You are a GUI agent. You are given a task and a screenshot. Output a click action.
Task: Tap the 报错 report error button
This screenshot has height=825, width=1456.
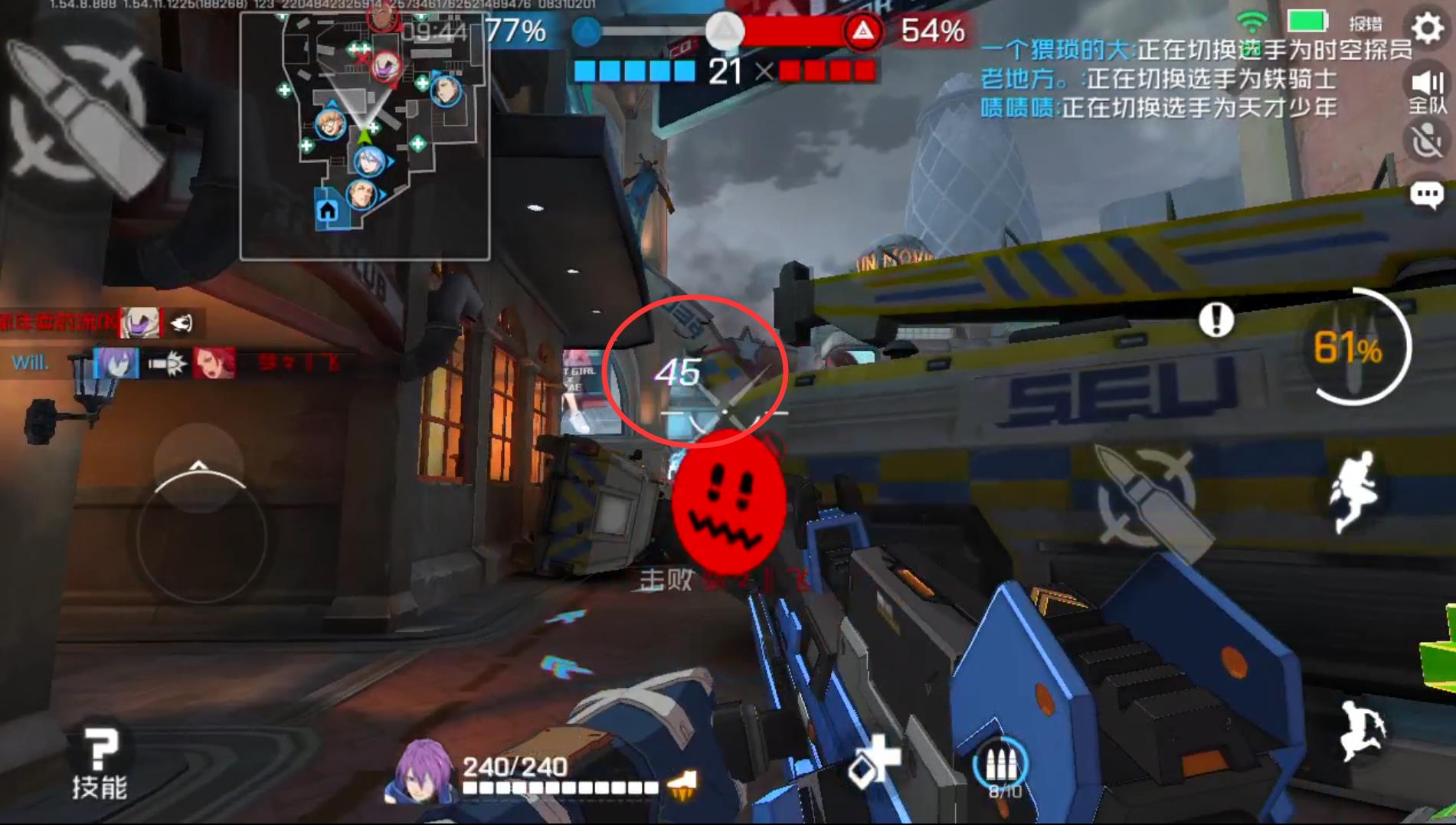1366,23
